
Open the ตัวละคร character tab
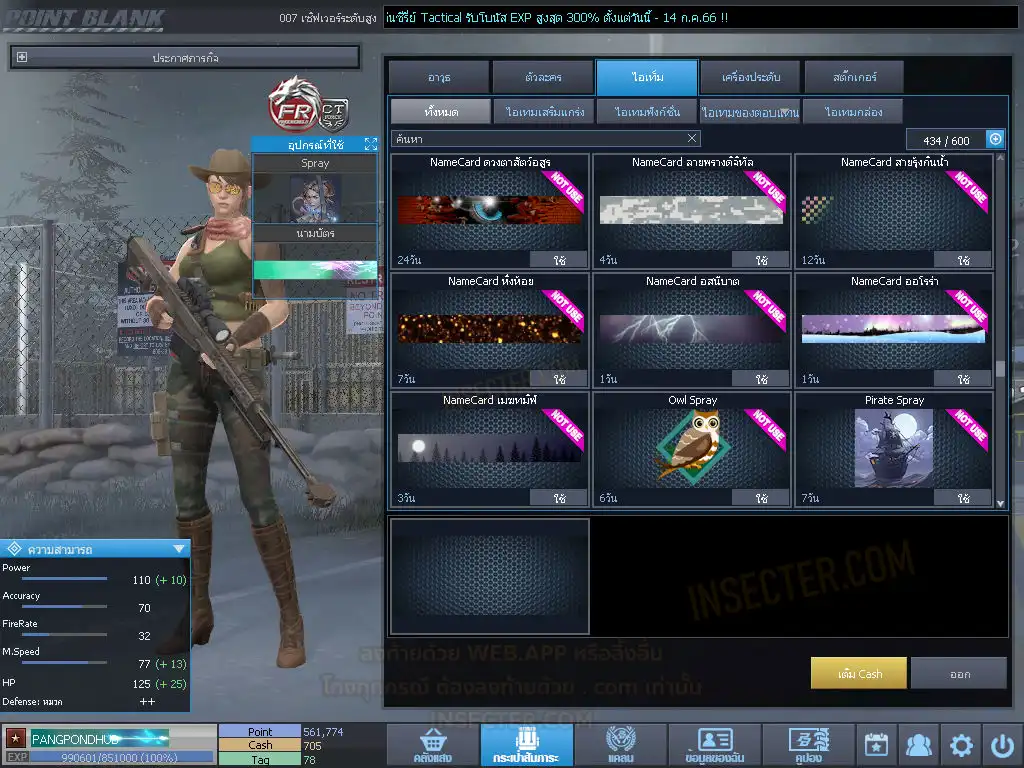[543, 77]
